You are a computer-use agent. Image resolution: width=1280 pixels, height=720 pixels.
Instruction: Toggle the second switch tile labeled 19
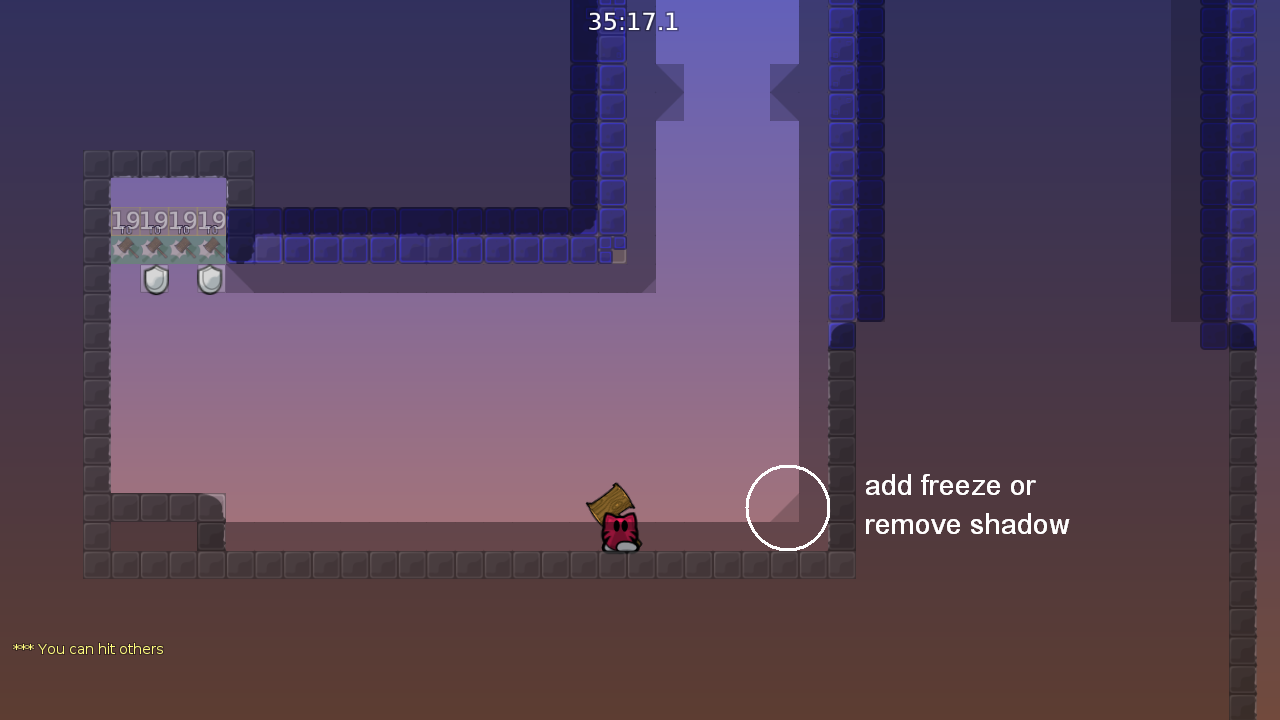point(154,222)
